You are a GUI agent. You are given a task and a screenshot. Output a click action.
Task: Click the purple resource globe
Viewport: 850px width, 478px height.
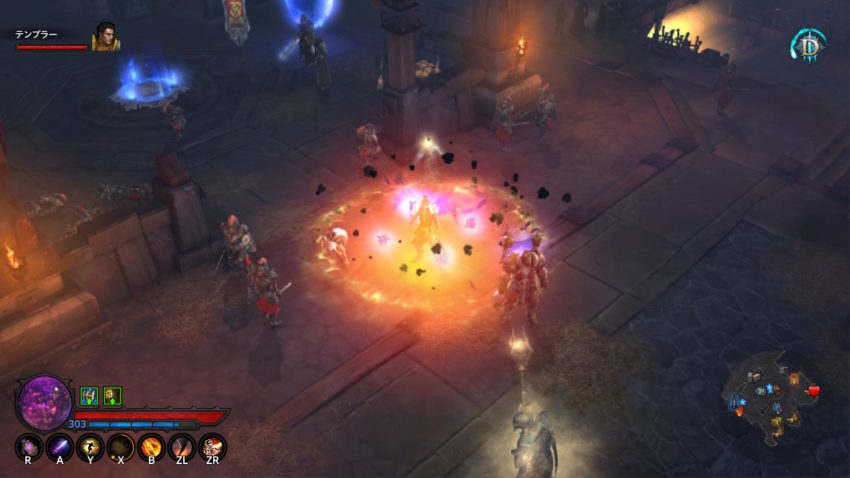pos(44,402)
